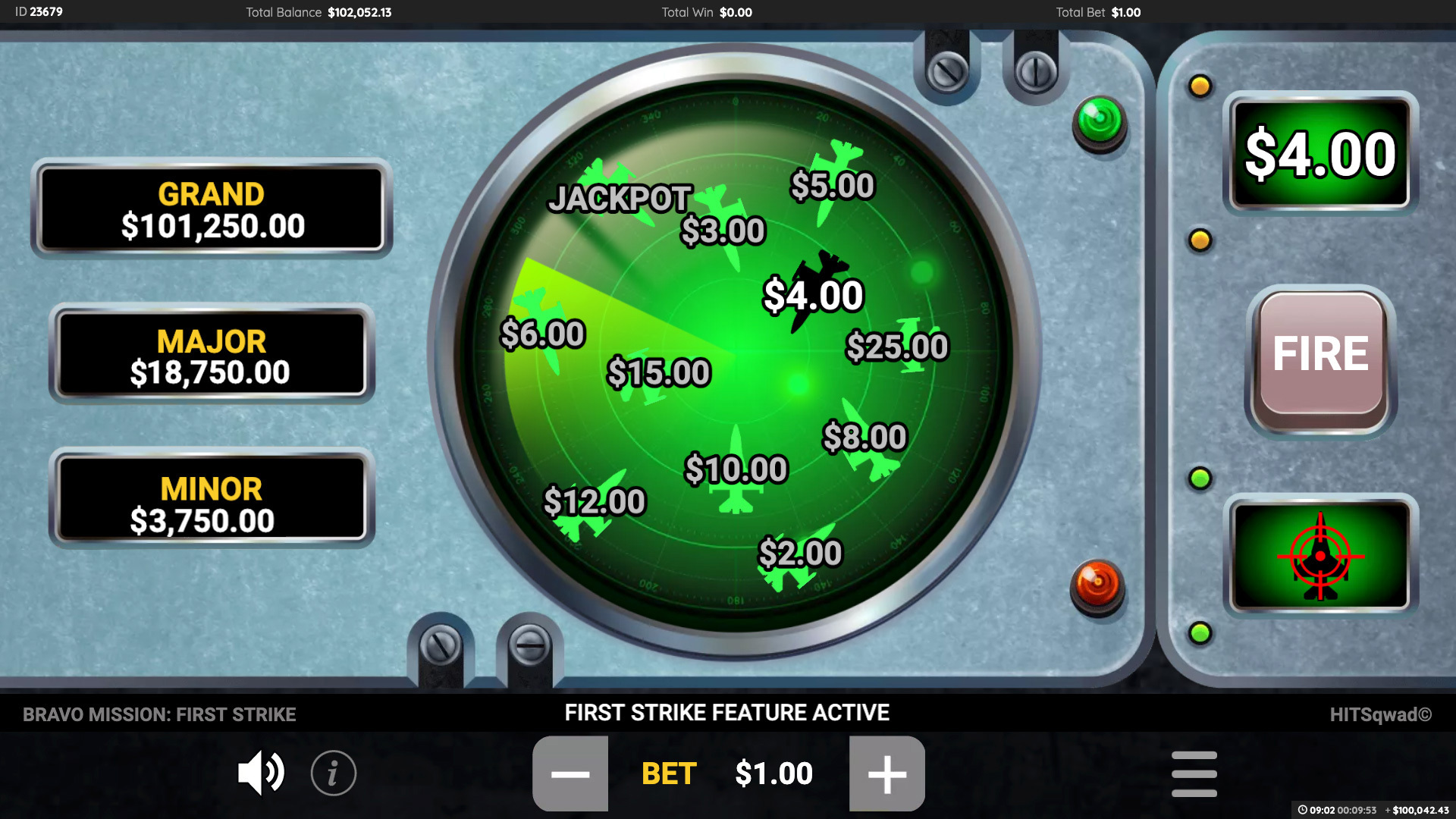This screenshot has width=1456, height=819.
Task: Select the GRAND jackpot panel
Action: click(211, 210)
